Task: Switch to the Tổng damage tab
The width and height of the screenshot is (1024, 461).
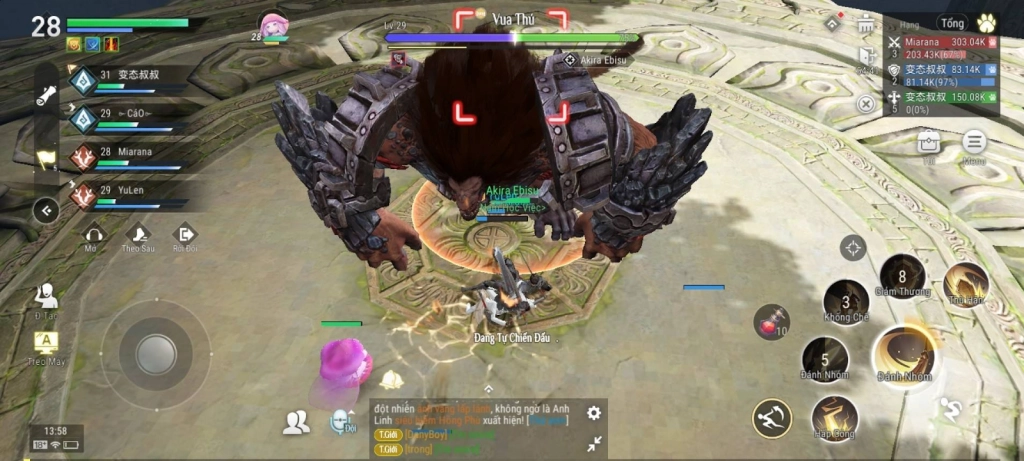Action: [x=952, y=23]
